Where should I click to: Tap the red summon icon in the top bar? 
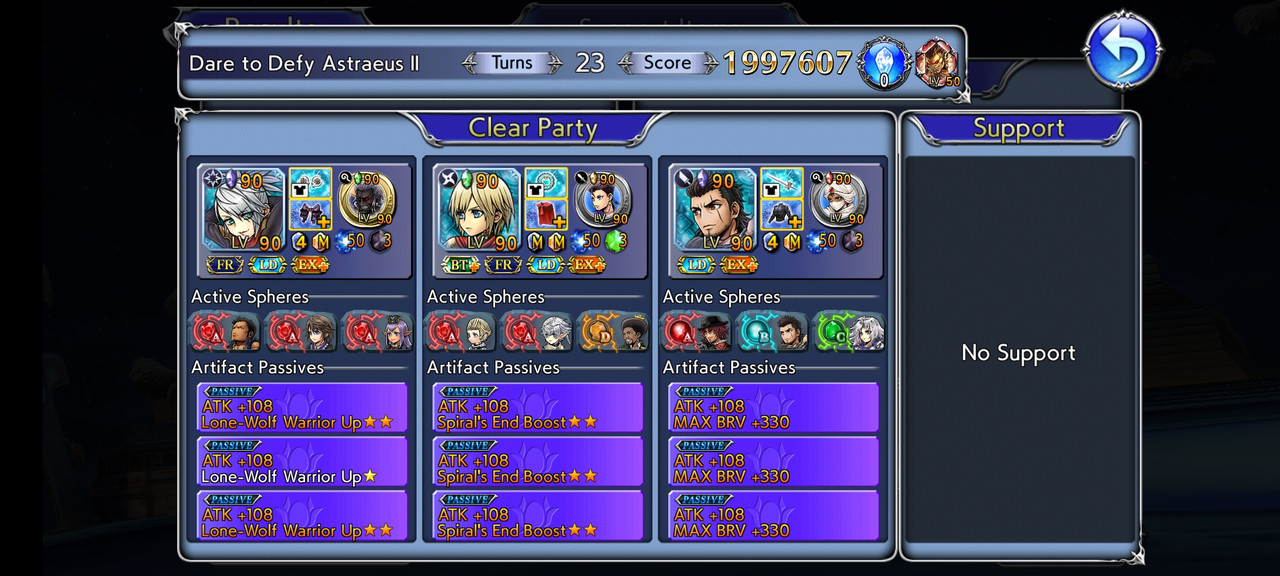pyautogui.click(x=936, y=64)
